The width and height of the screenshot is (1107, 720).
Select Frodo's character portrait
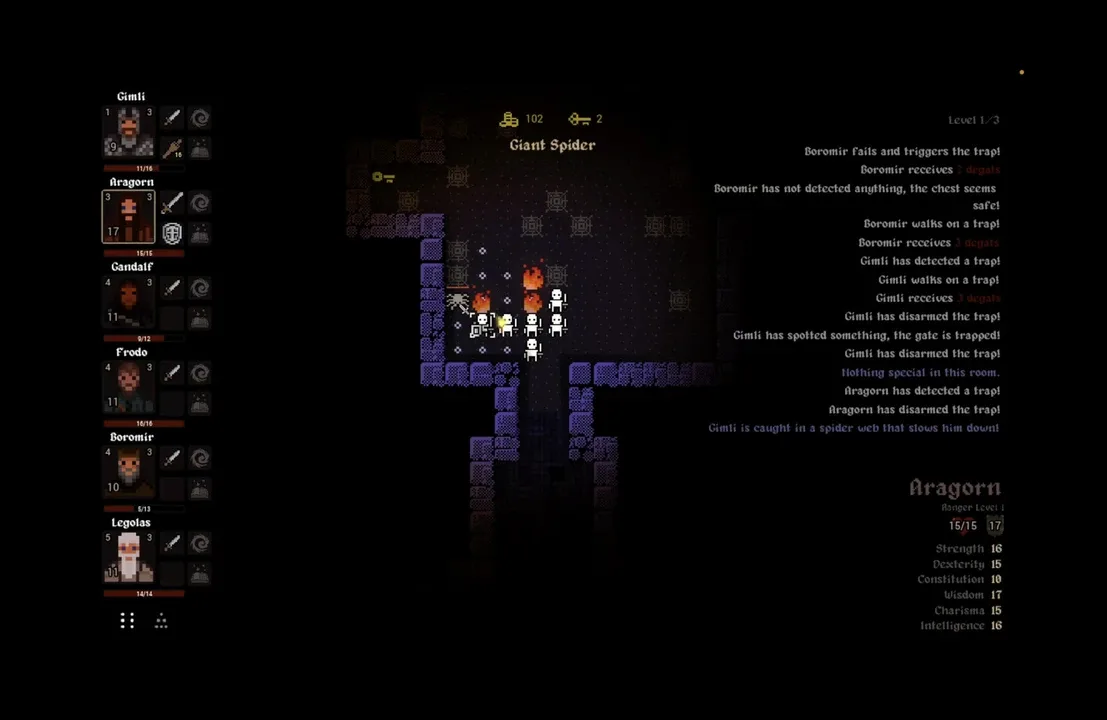[x=129, y=387]
